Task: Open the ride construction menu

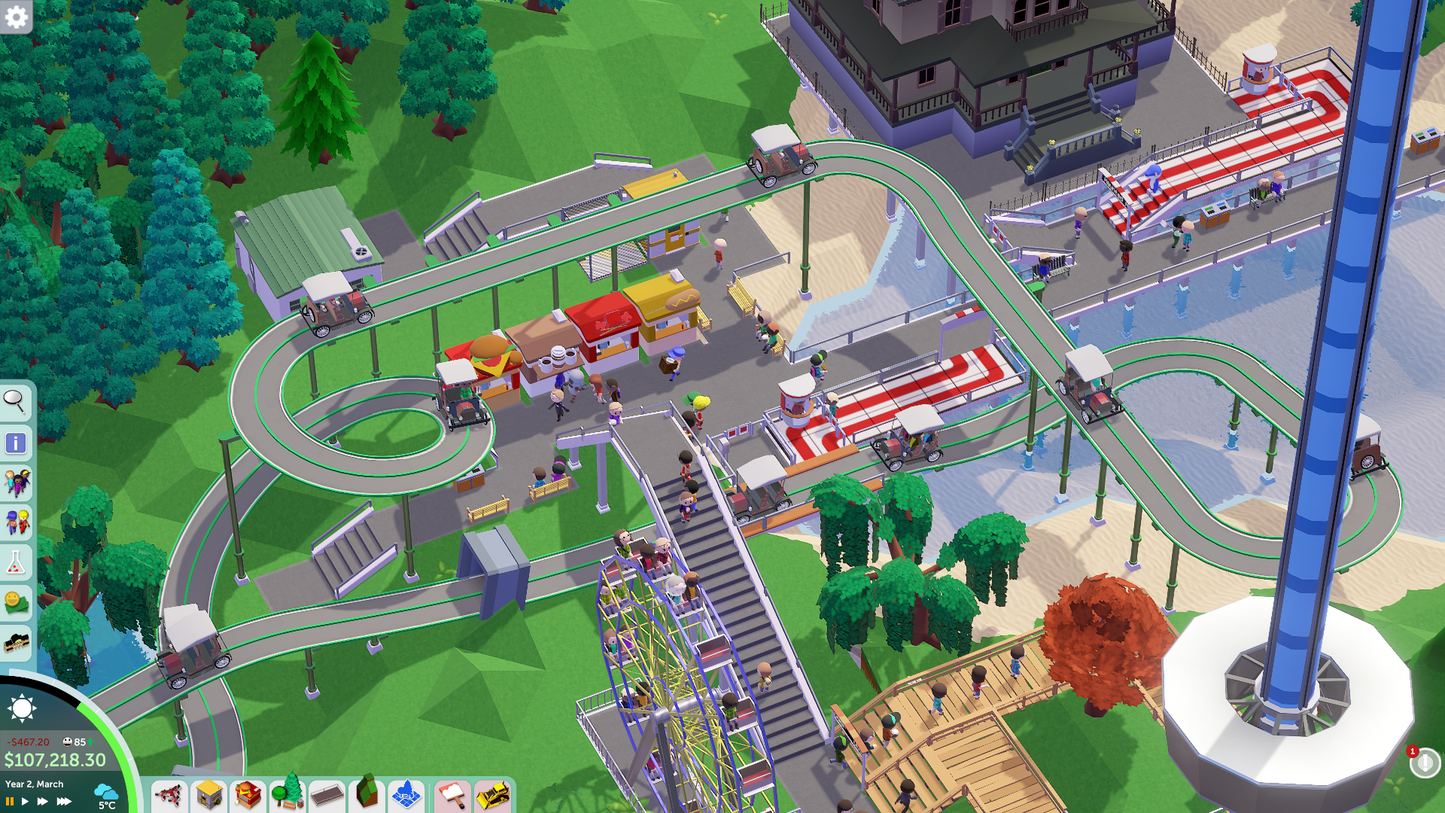Action: [168, 795]
